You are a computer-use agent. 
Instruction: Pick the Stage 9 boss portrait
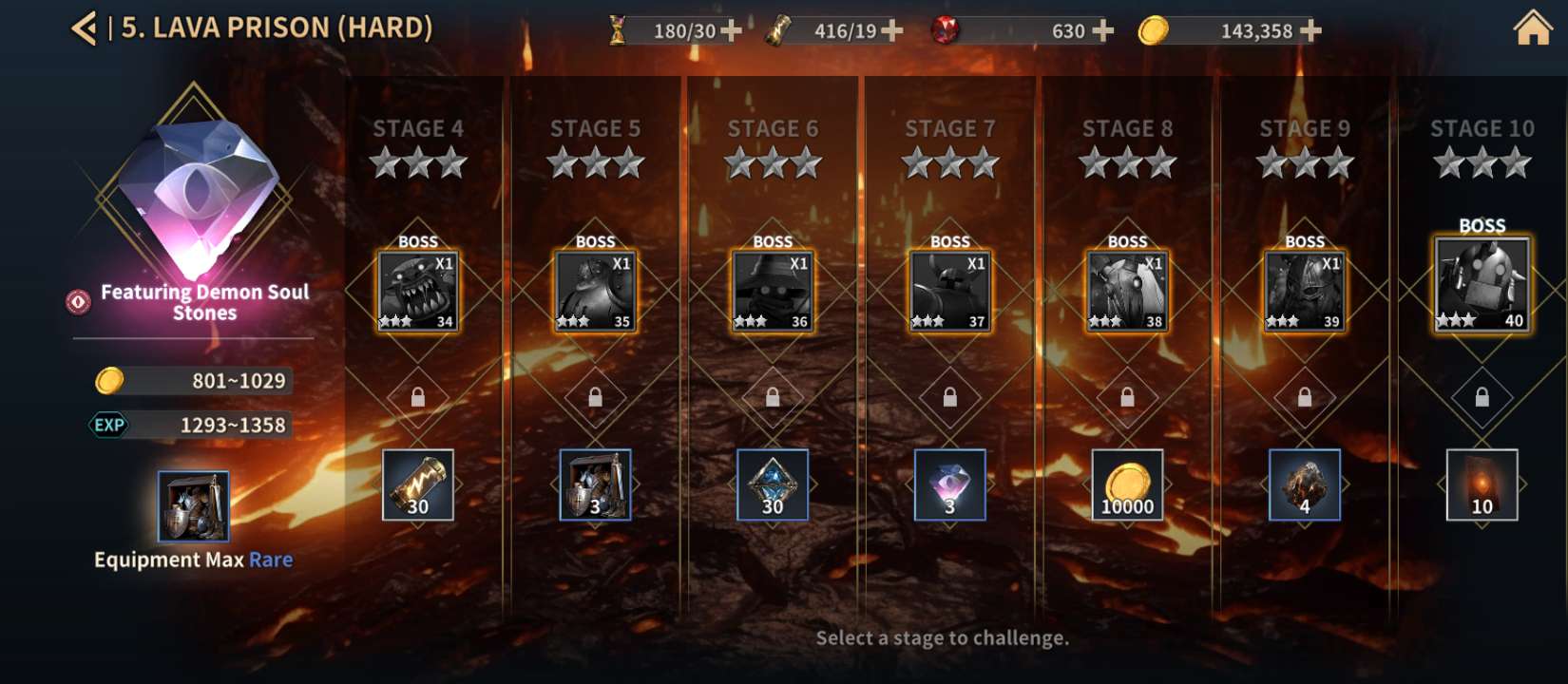tap(1305, 292)
